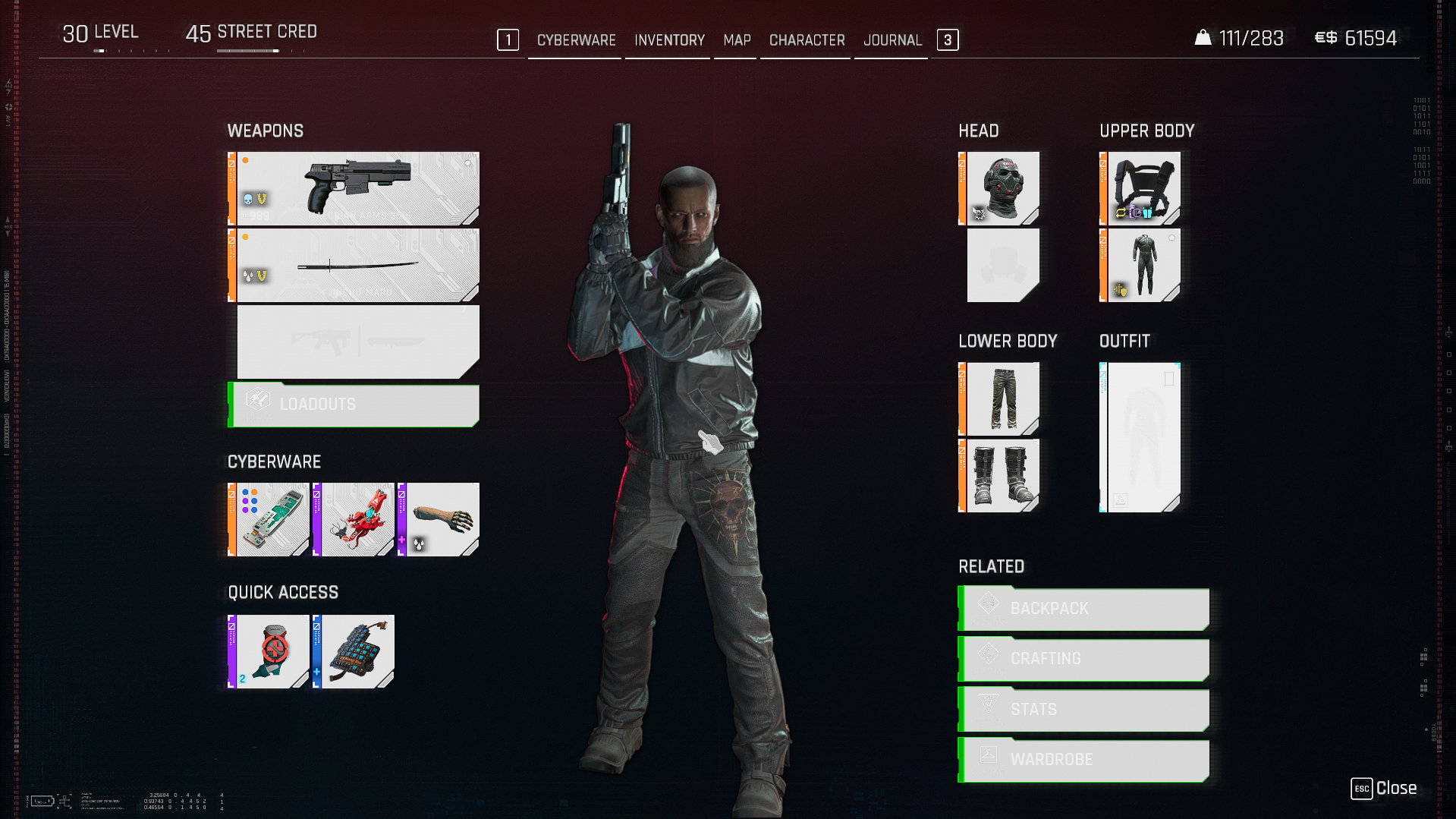1456x819 pixels.
Task: Select the red health inhaler quick slot
Action: [x=269, y=652]
